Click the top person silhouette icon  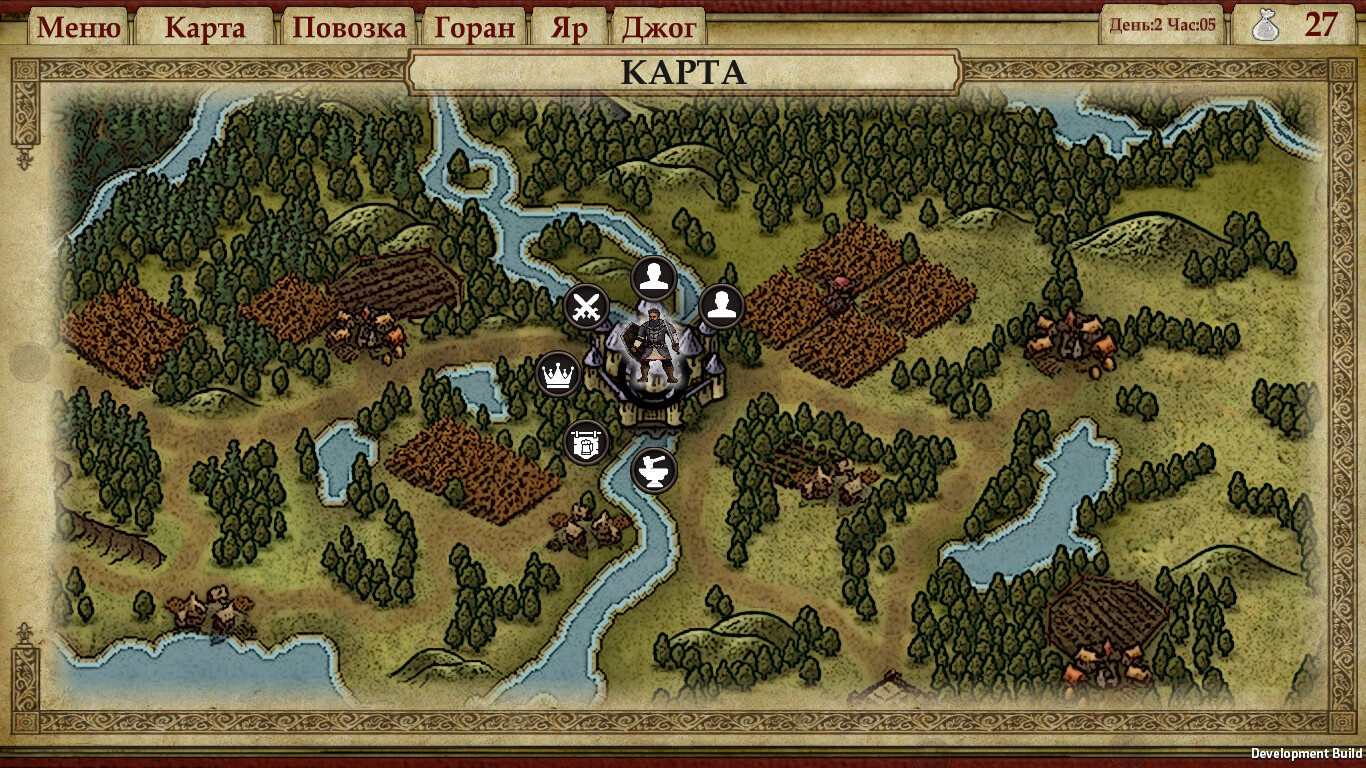tap(652, 275)
